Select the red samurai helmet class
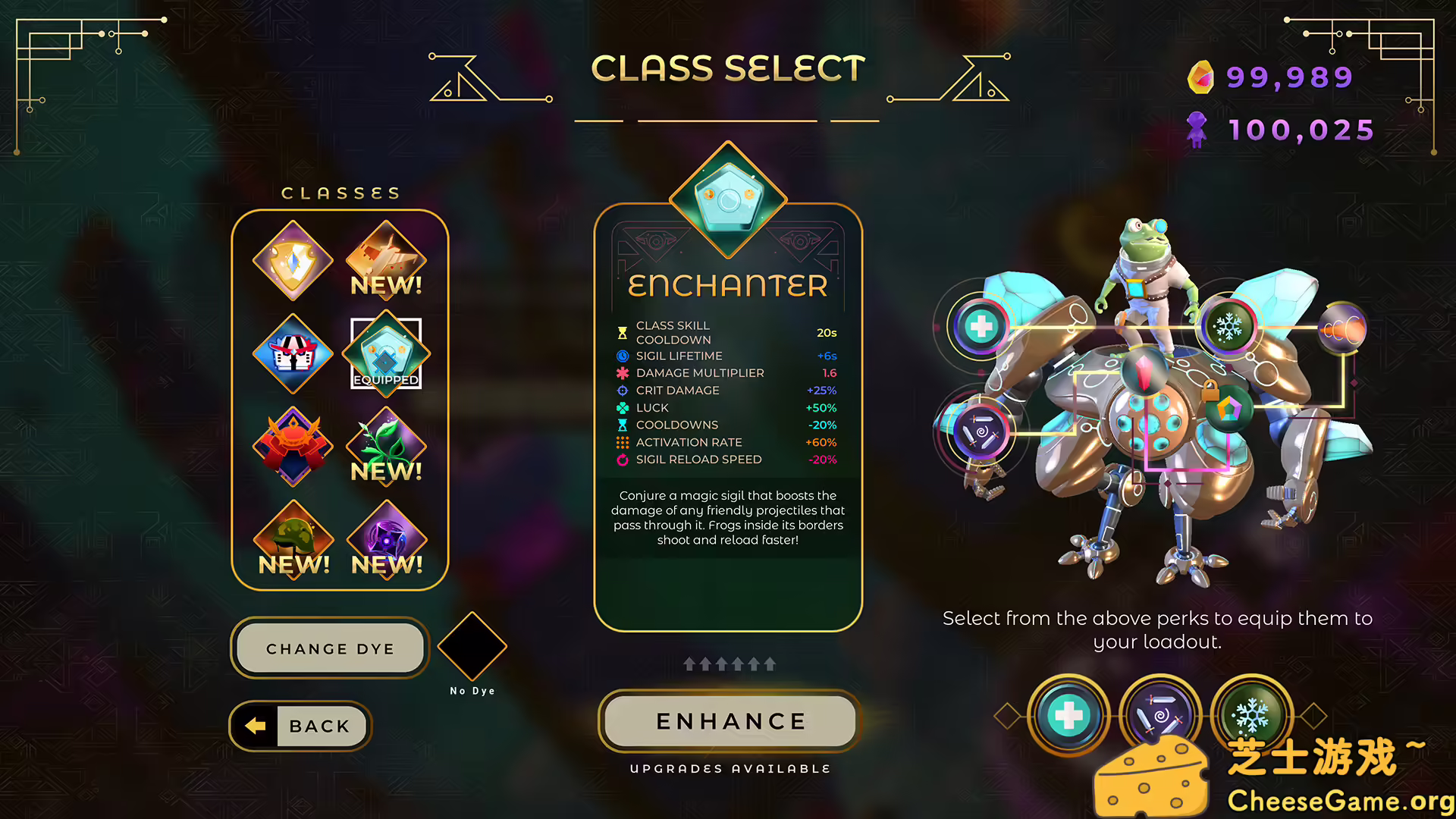The width and height of the screenshot is (1456, 819). [x=293, y=446]
